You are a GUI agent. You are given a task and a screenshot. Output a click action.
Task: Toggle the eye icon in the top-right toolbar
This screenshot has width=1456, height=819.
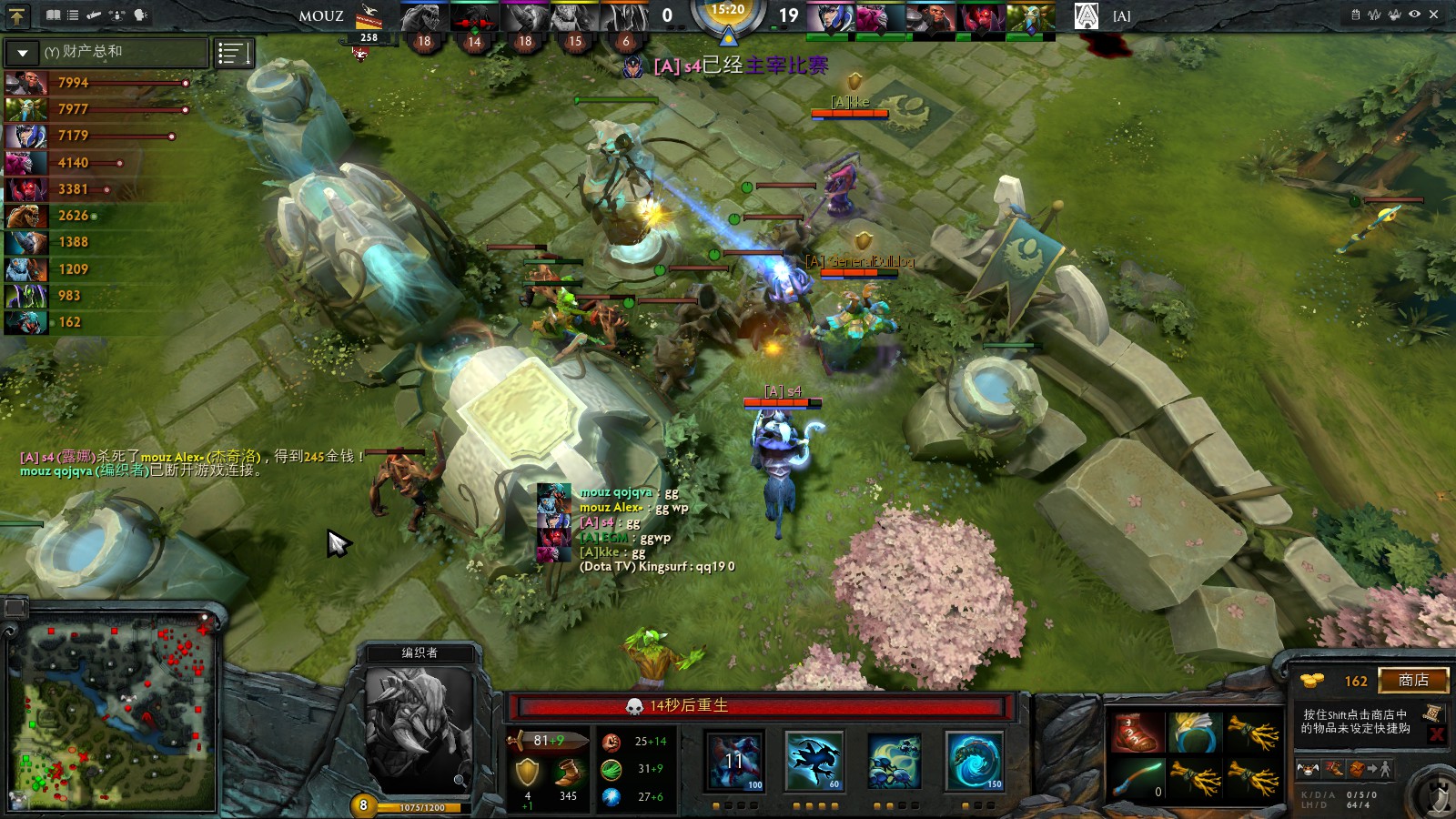[x=1414, y=15]
